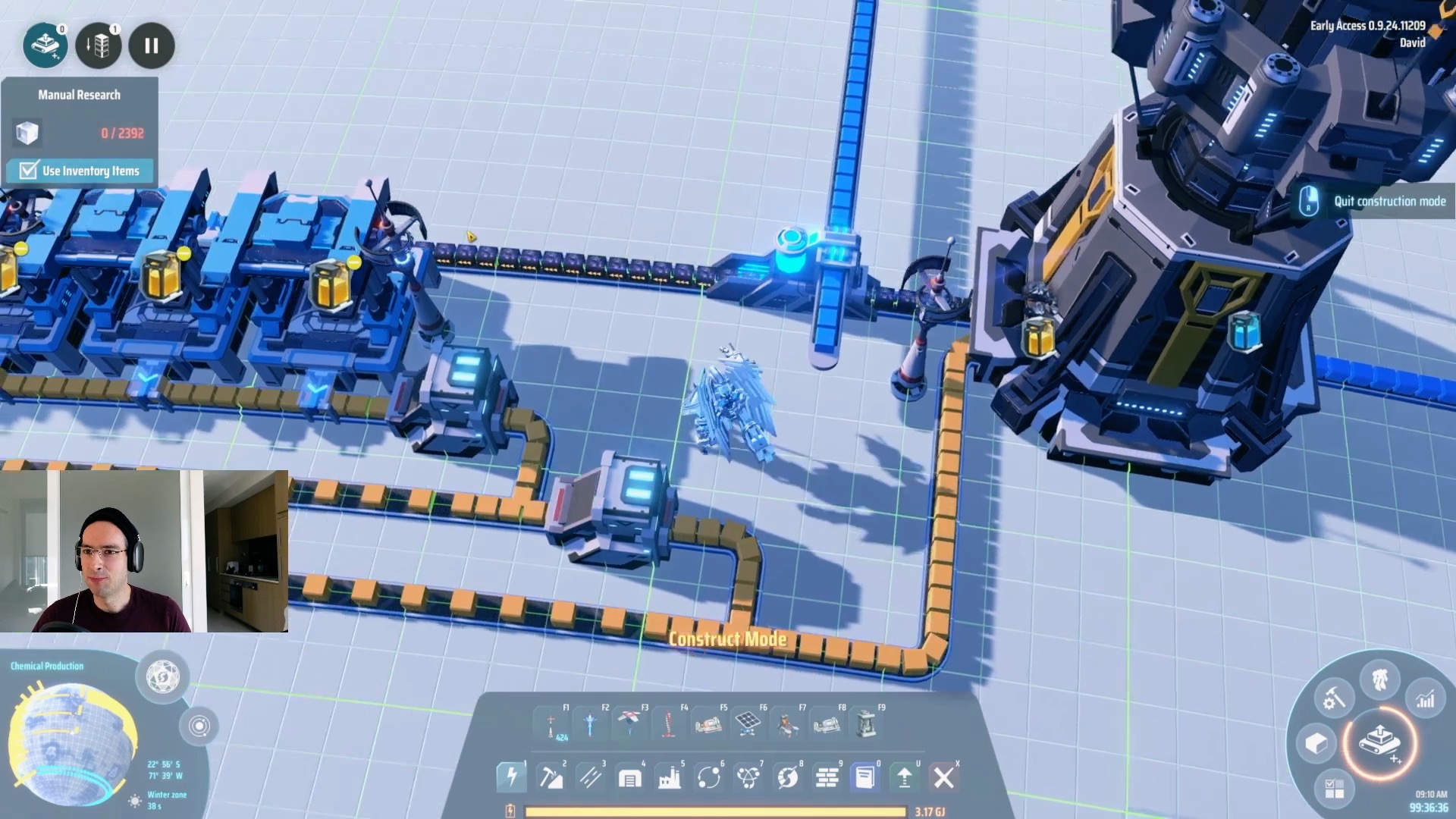Click the glowing construct mode conveyor button
Viewport: 1456px width, 819px height.
[1379, 742]
